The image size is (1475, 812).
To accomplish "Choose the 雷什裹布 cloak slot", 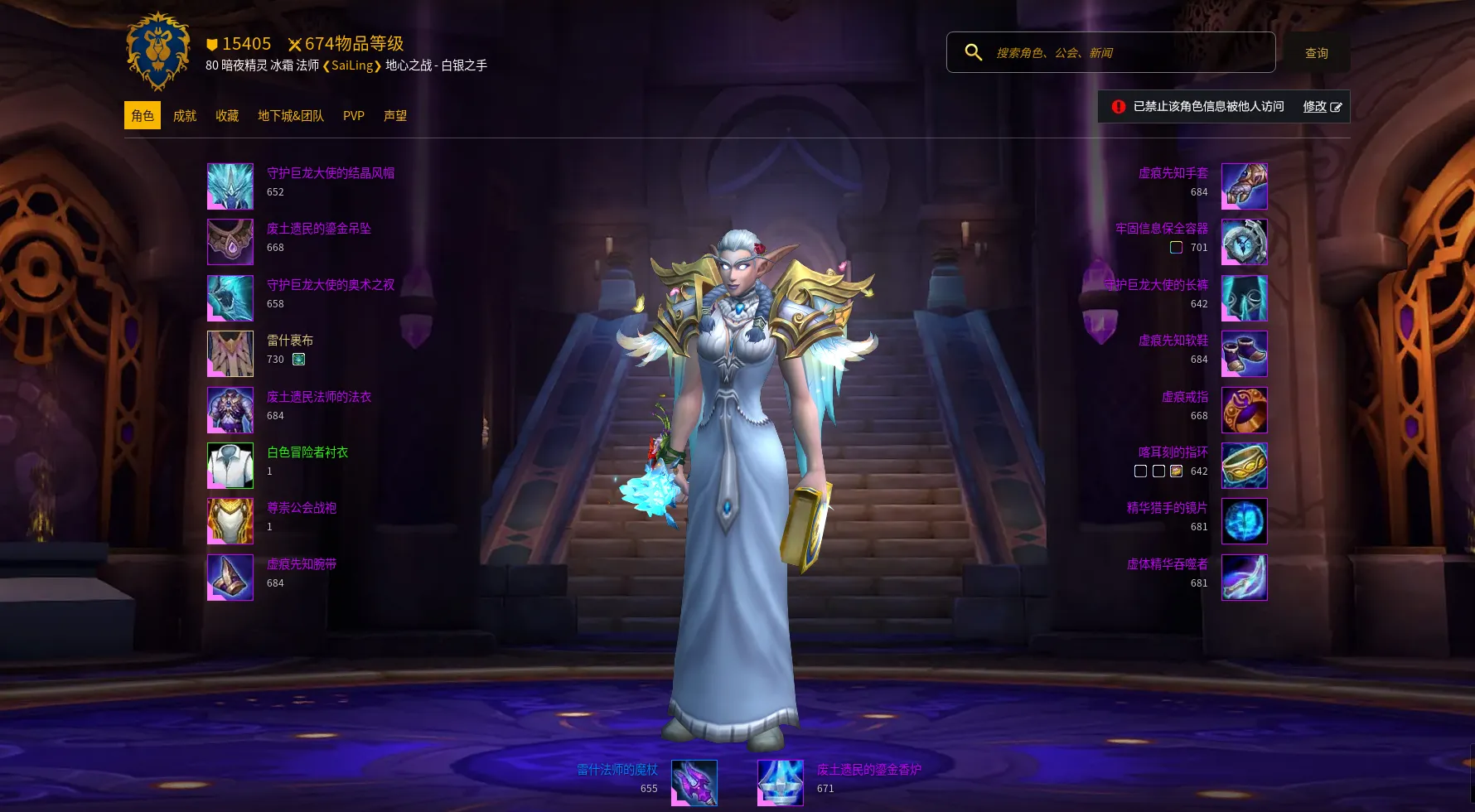I will [x=230, y=354].
